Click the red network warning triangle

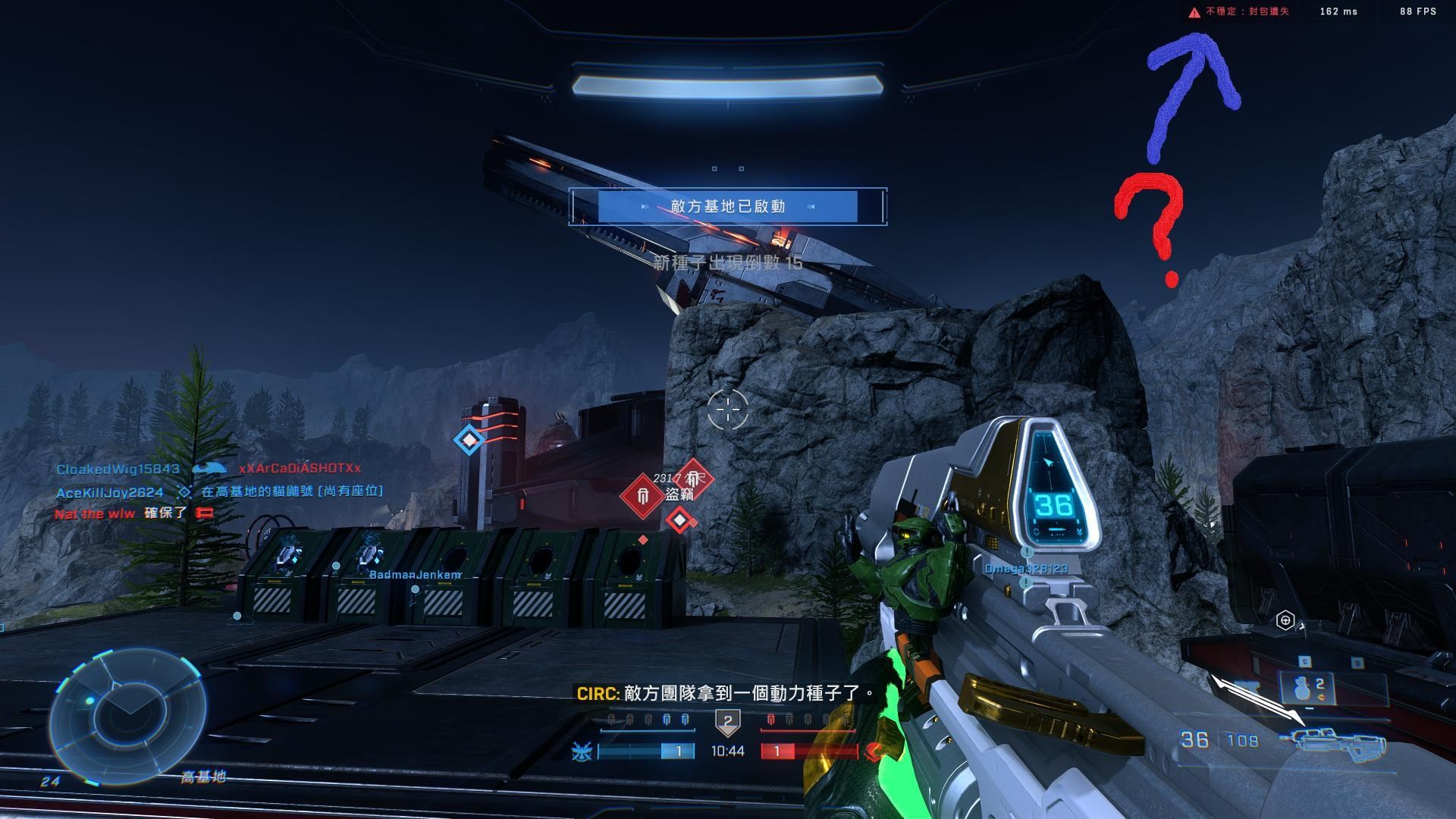pyautogui.click(x=1194, y=12)
